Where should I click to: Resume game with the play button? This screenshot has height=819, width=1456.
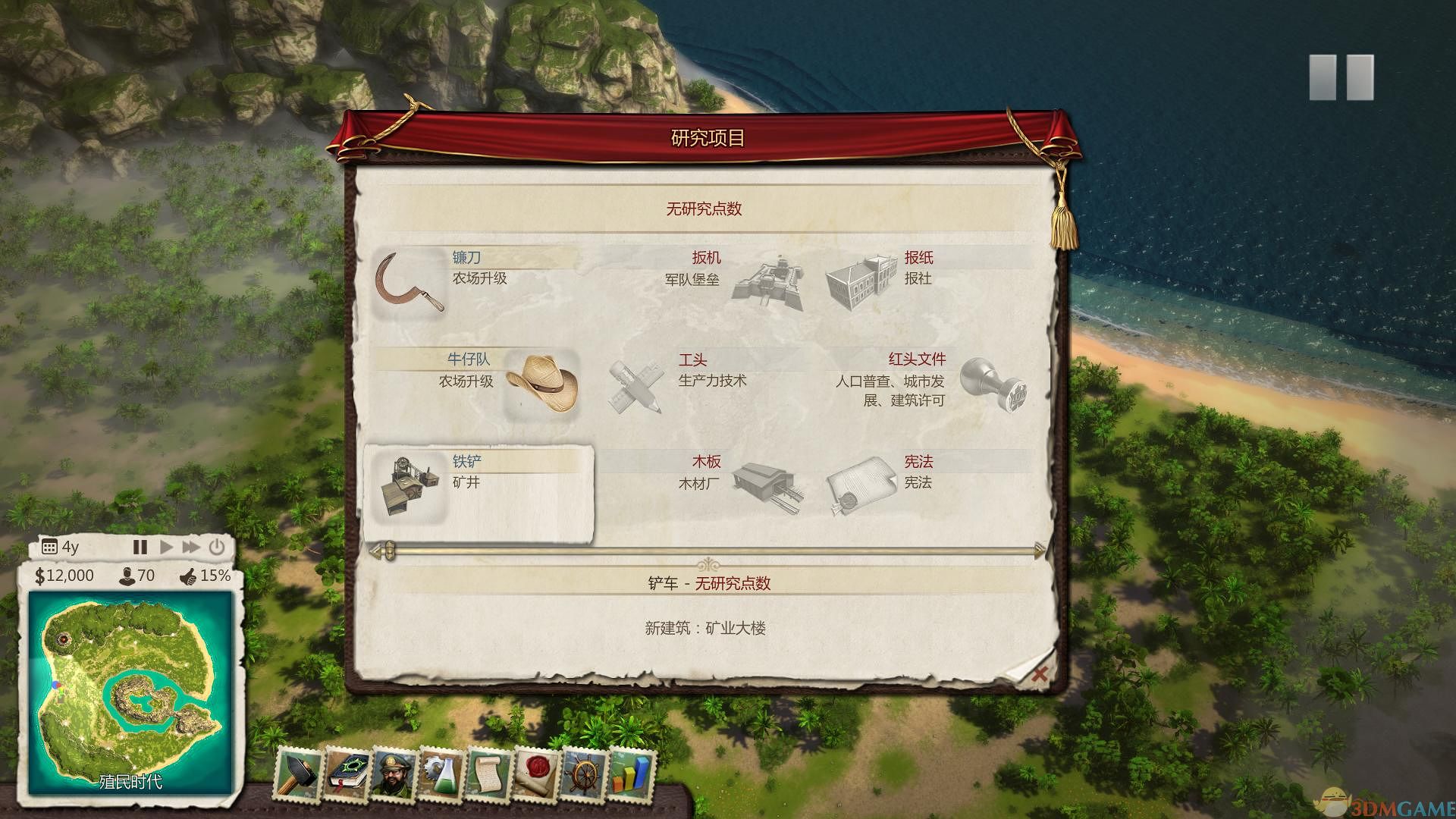[x=165, y=546]
